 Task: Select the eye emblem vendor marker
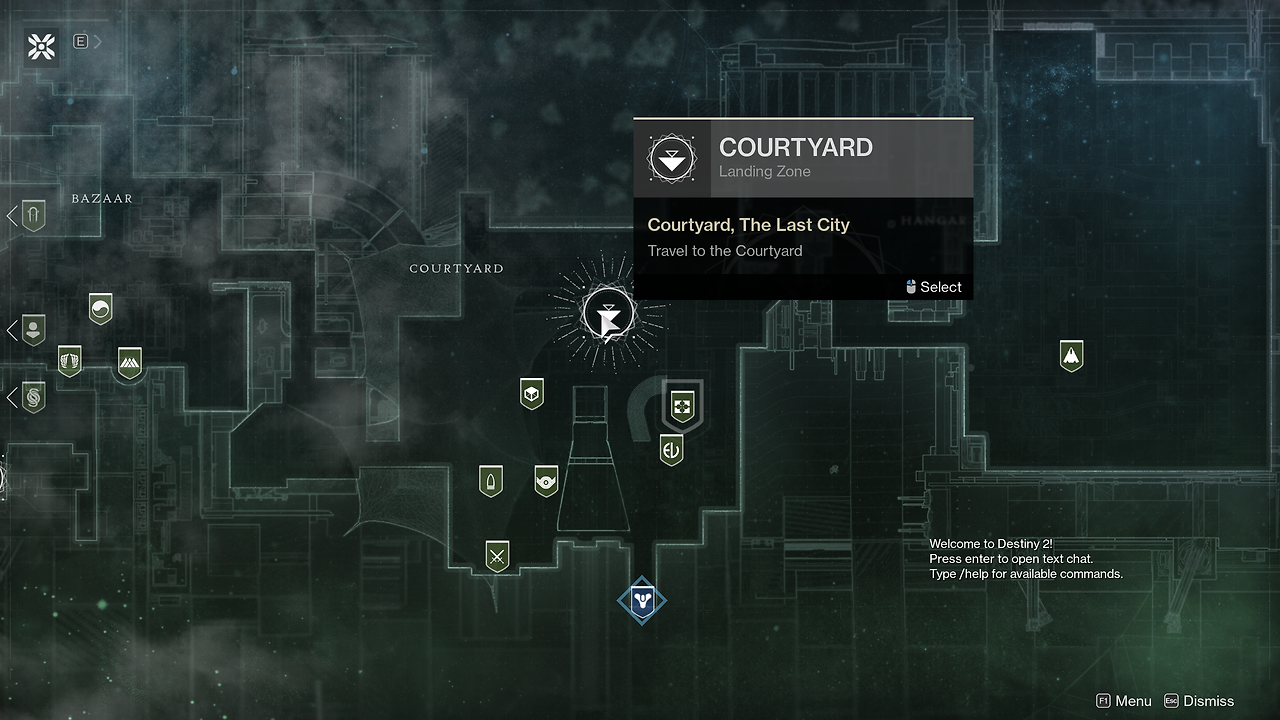tap(546, 481)
